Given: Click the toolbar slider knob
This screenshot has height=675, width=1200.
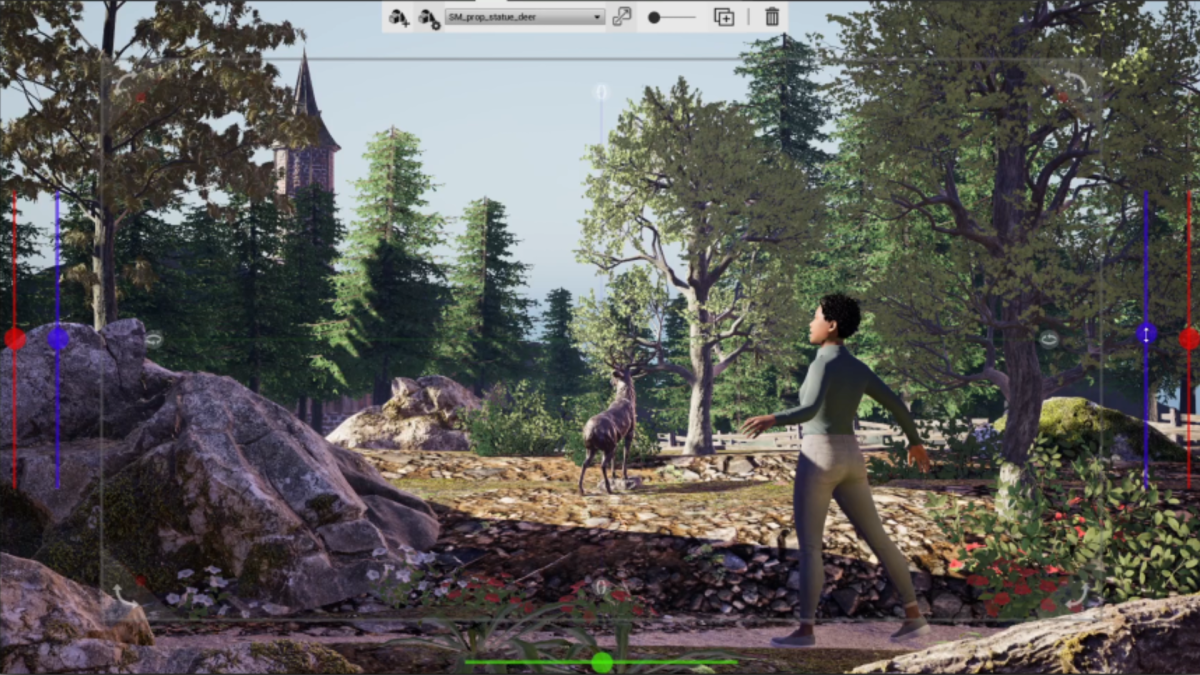Looking at the screenshot, I should click(x=654, y=17).
